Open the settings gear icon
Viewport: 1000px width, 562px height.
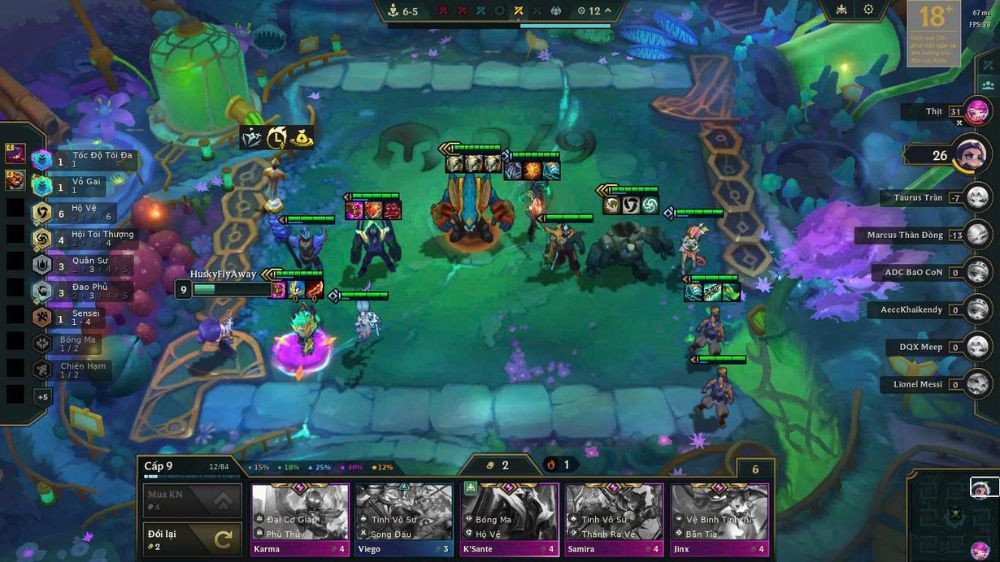click(x=868, y=10)
